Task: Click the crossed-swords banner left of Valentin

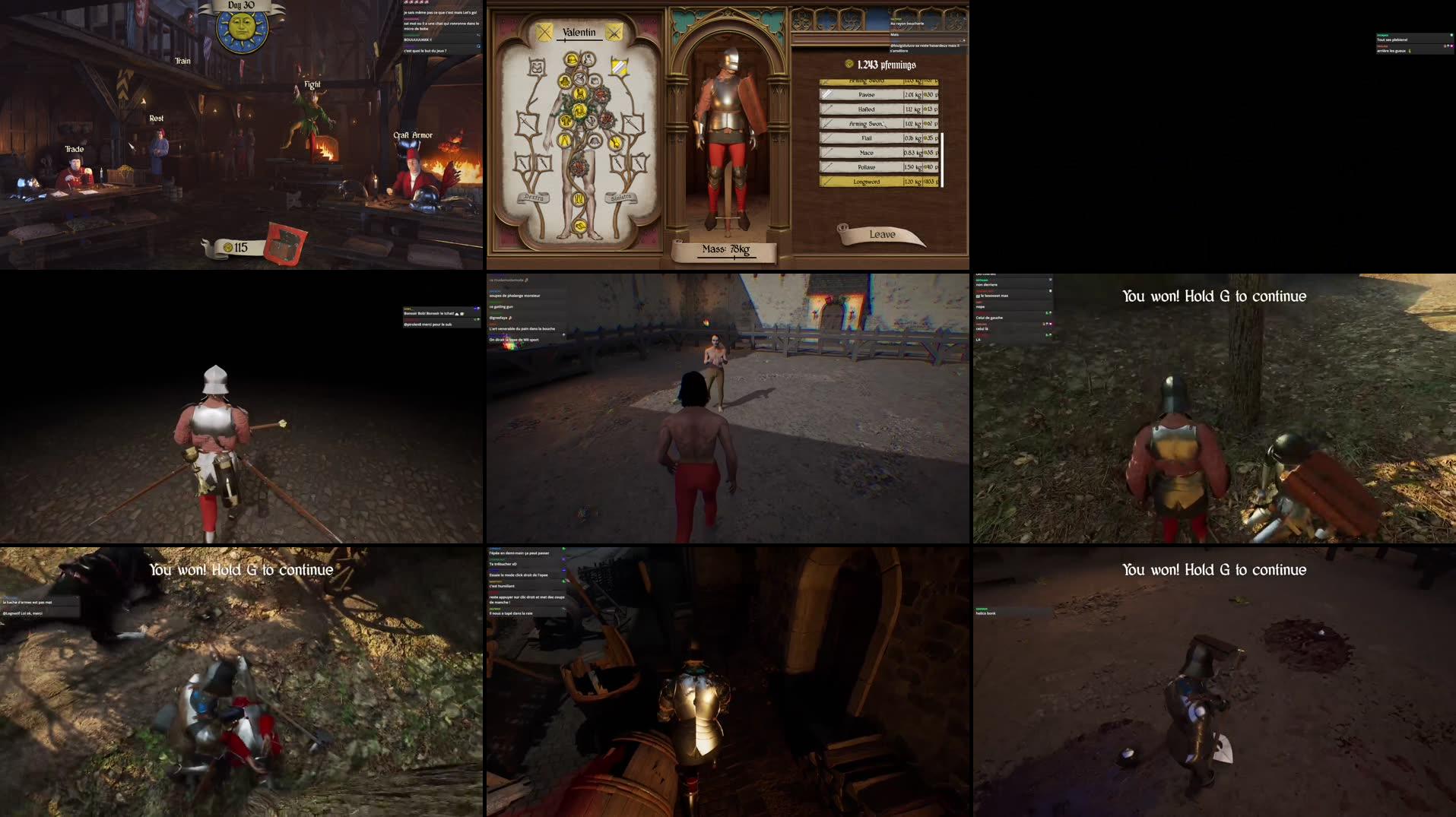Action: pyautogui.click(x=544, y=33)
